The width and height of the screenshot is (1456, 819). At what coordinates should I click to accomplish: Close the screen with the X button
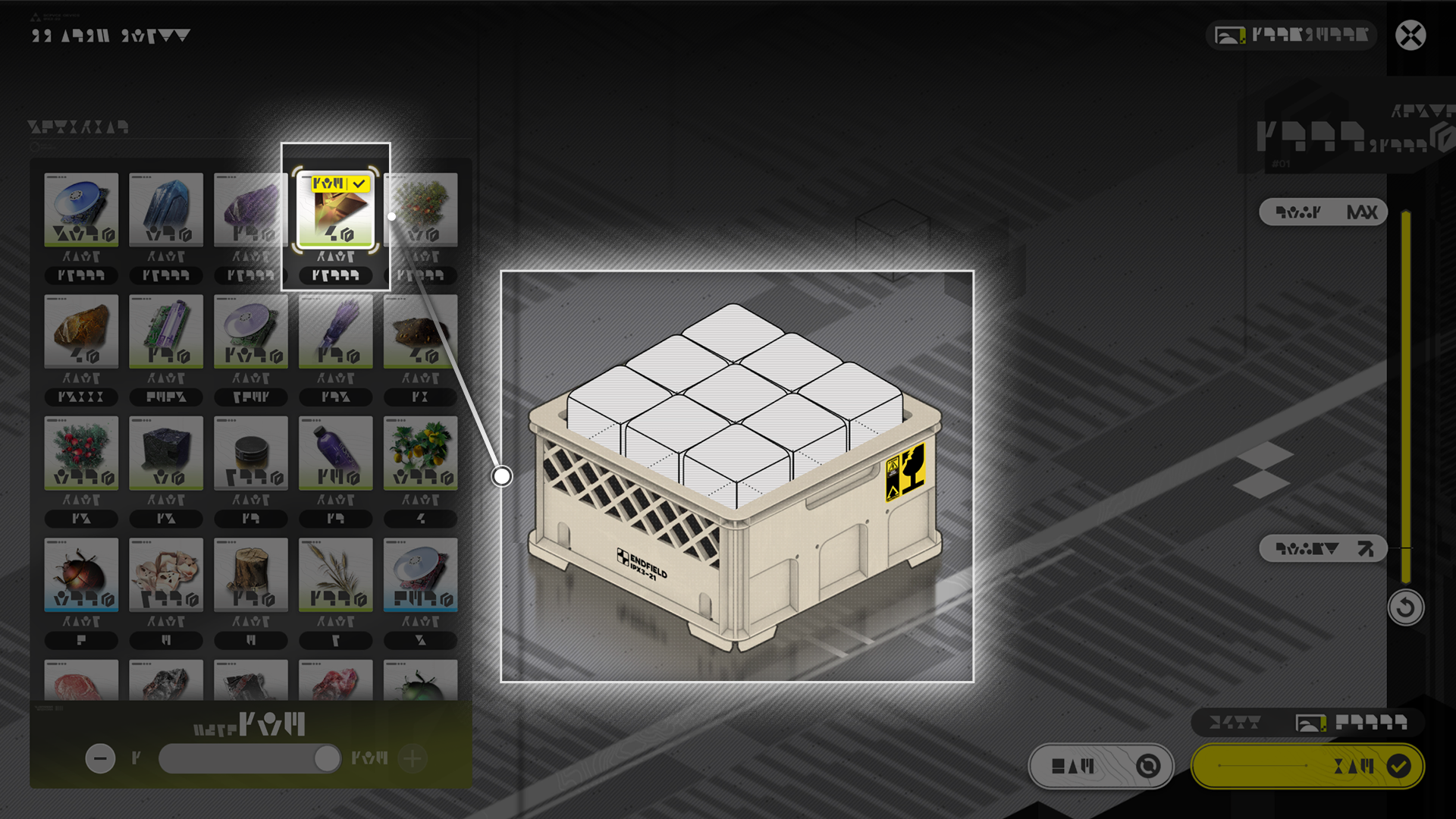(x=1410, y=36)
